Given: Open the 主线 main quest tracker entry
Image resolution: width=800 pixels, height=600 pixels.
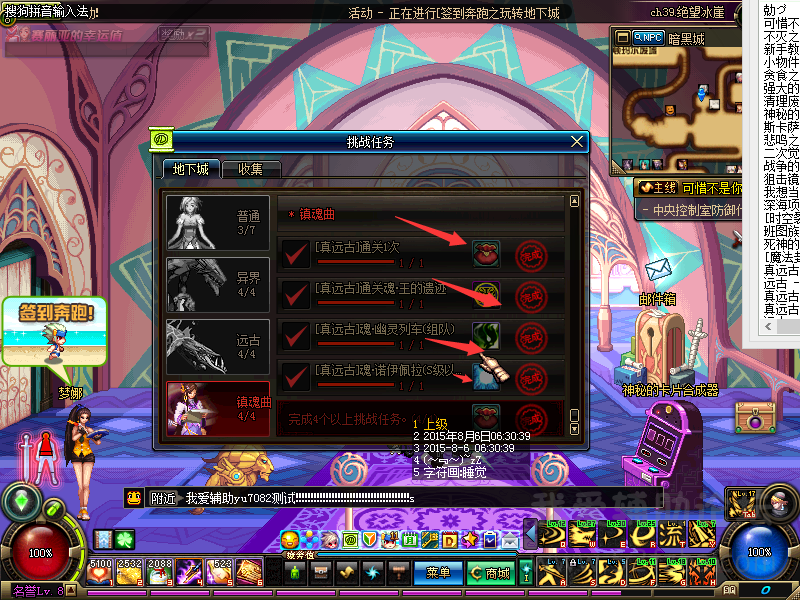Looking at the screenshot, I should 659,187.
